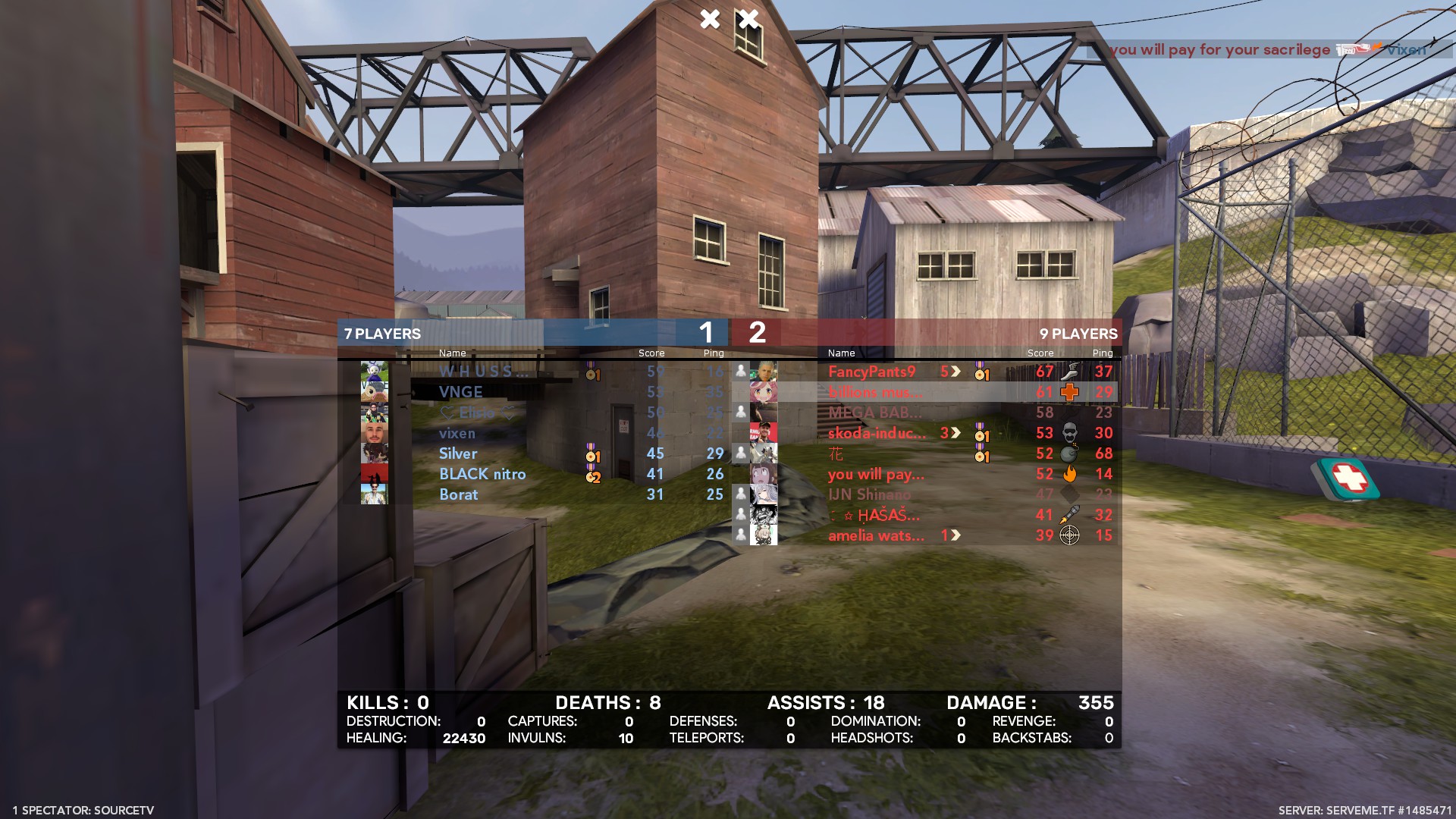Click Borat's avatar thumbnail
This screenshot has width=1456, height=819.
(375, 494)
